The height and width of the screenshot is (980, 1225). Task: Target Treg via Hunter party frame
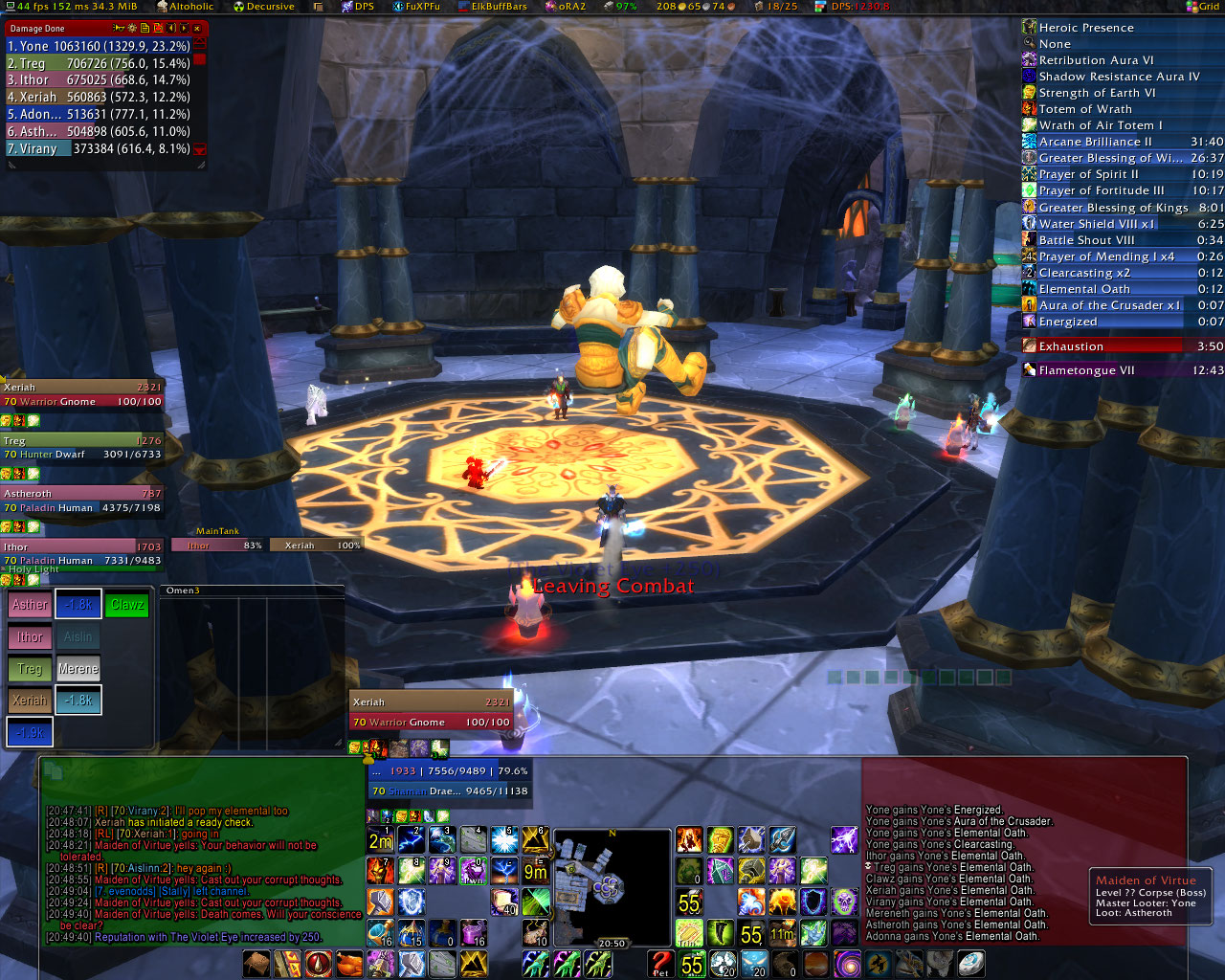coord(81,448)
